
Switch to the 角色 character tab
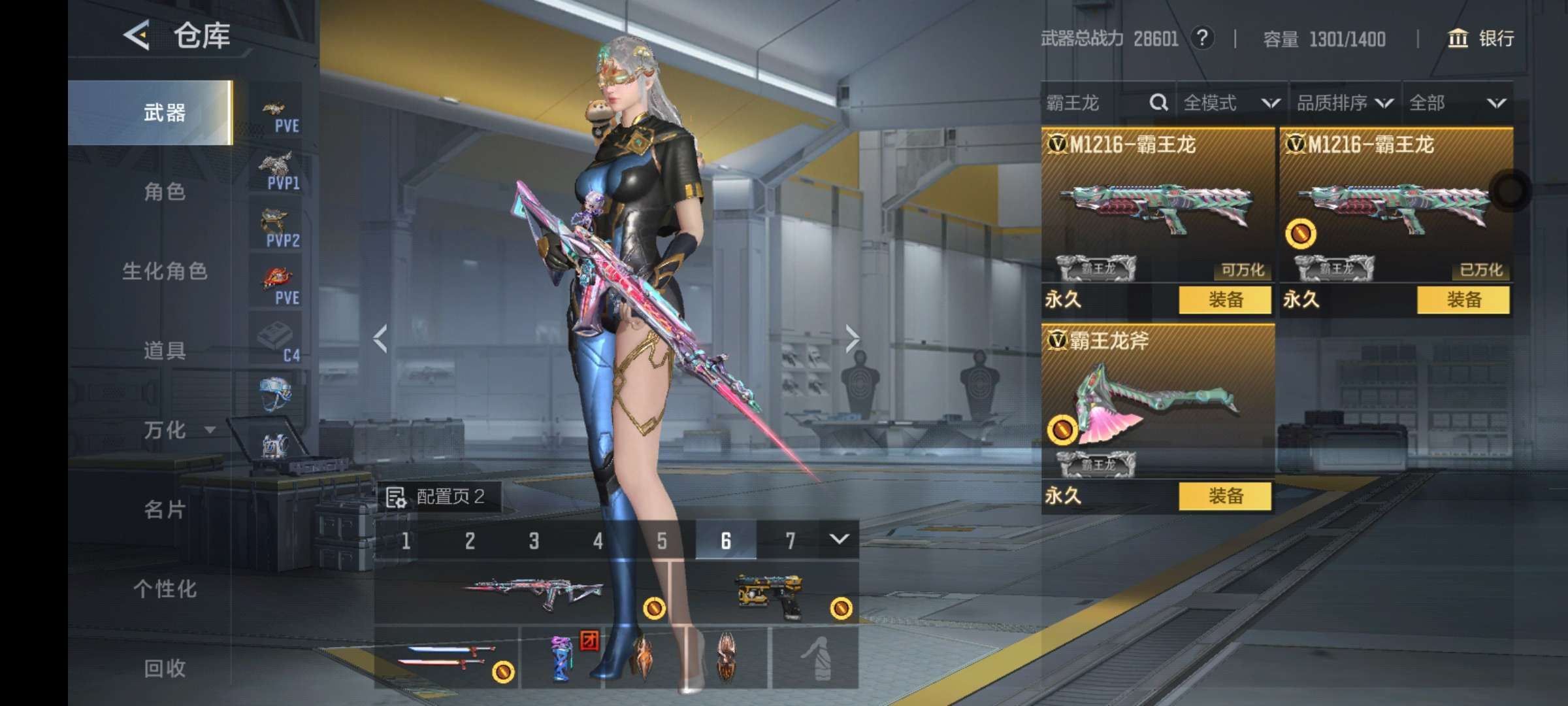tap(164, 192)
